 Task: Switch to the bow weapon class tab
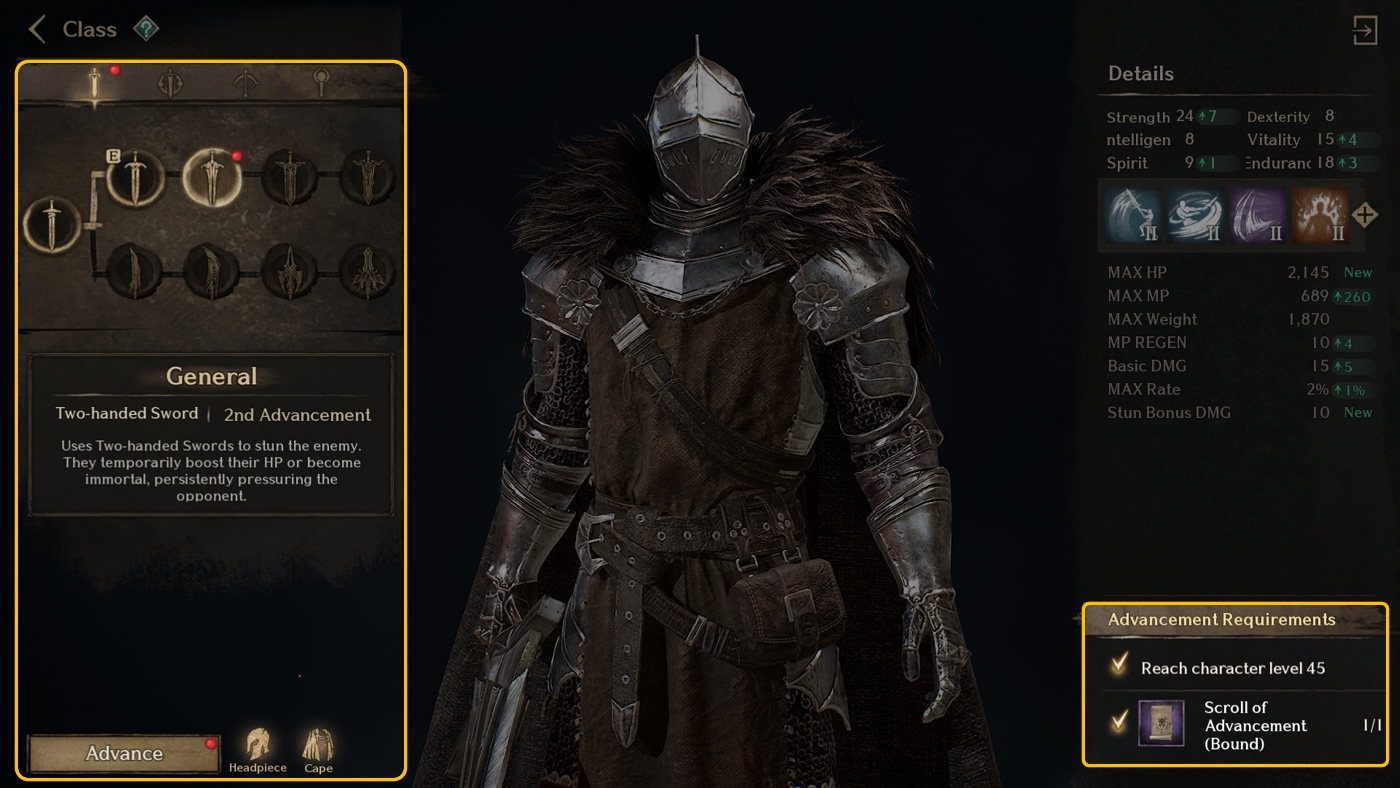(245, 83)
